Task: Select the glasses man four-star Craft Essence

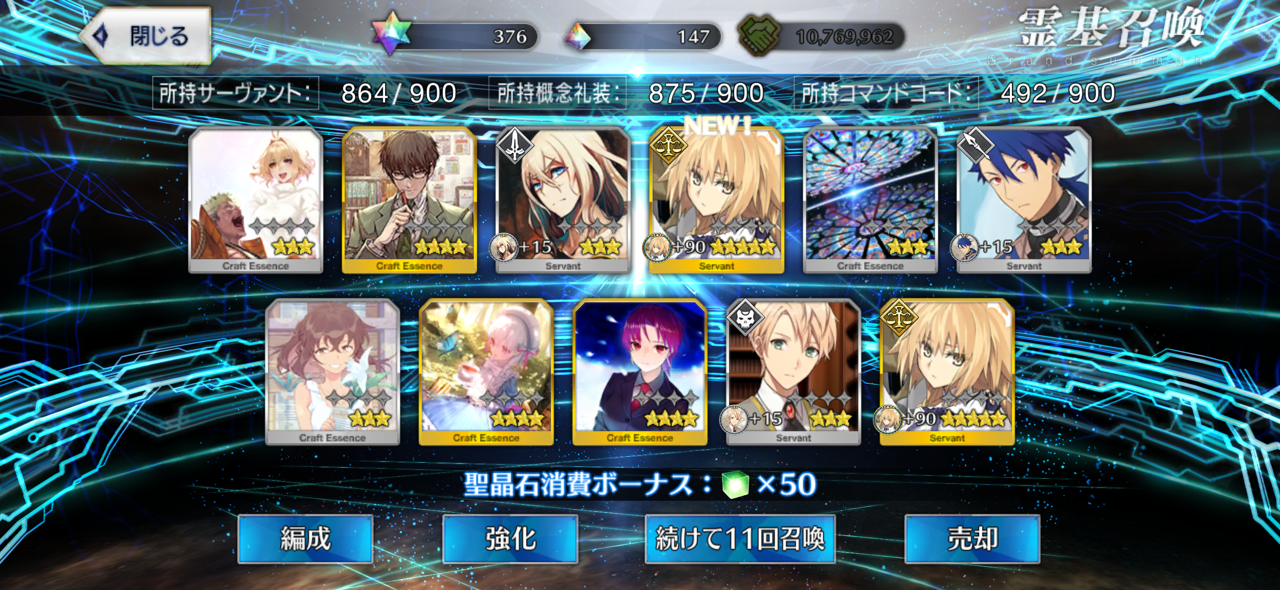Action: tap(409, 200)
